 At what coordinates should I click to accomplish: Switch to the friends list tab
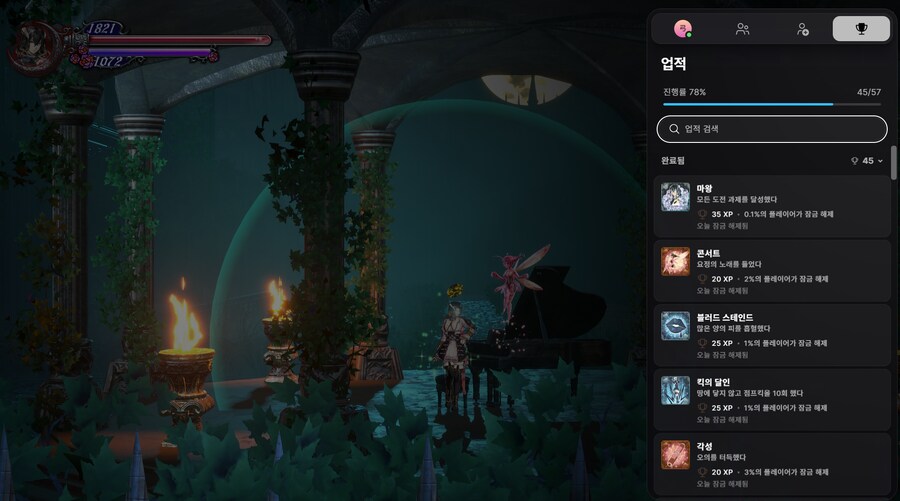pyautogui.click(x=742, y=29)
